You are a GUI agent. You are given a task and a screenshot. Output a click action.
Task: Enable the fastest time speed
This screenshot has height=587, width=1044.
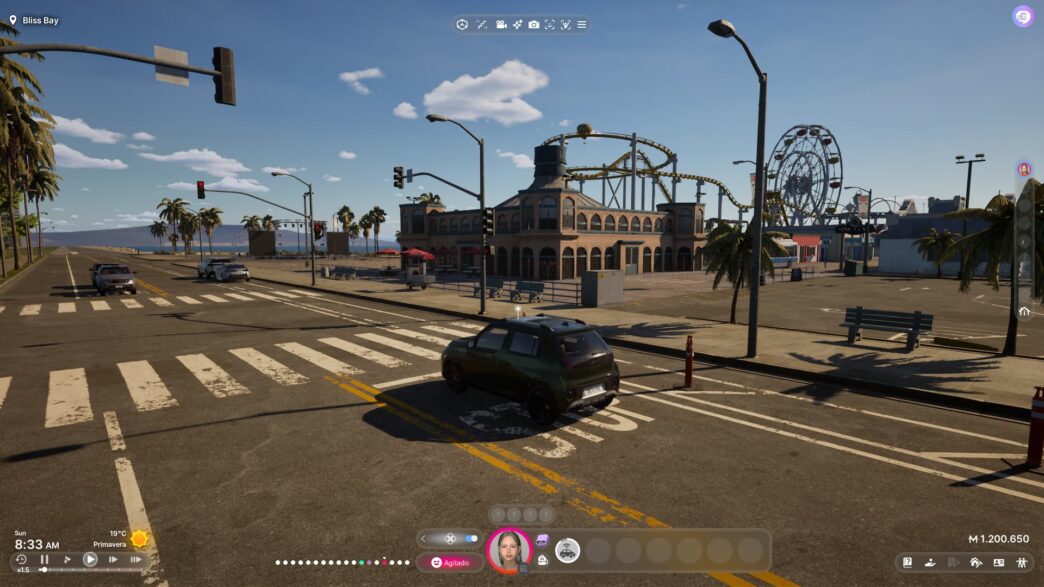135,560
